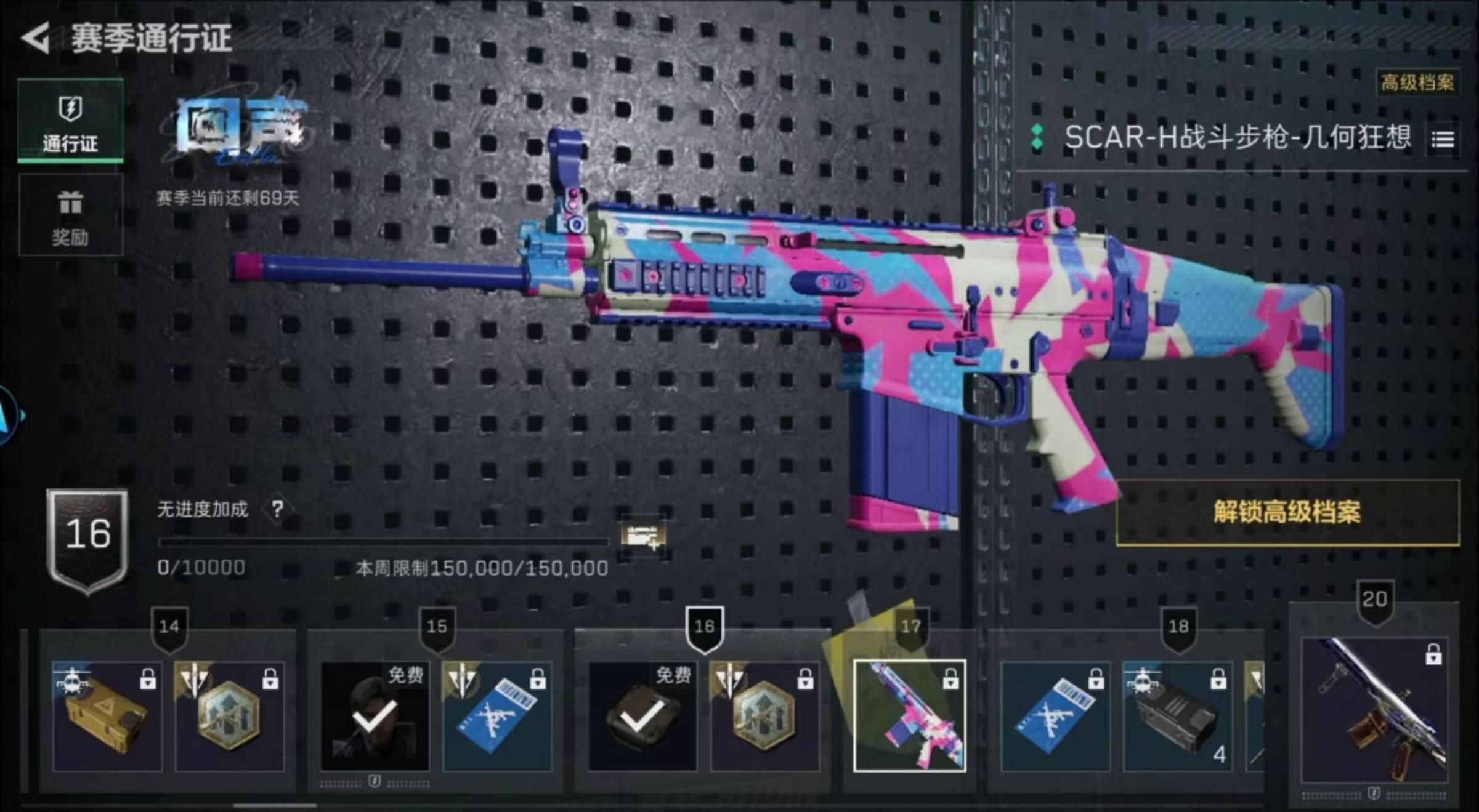Choose the level 18 blue ticket reward
The image size is (1479, 812).
(1055, 716)
